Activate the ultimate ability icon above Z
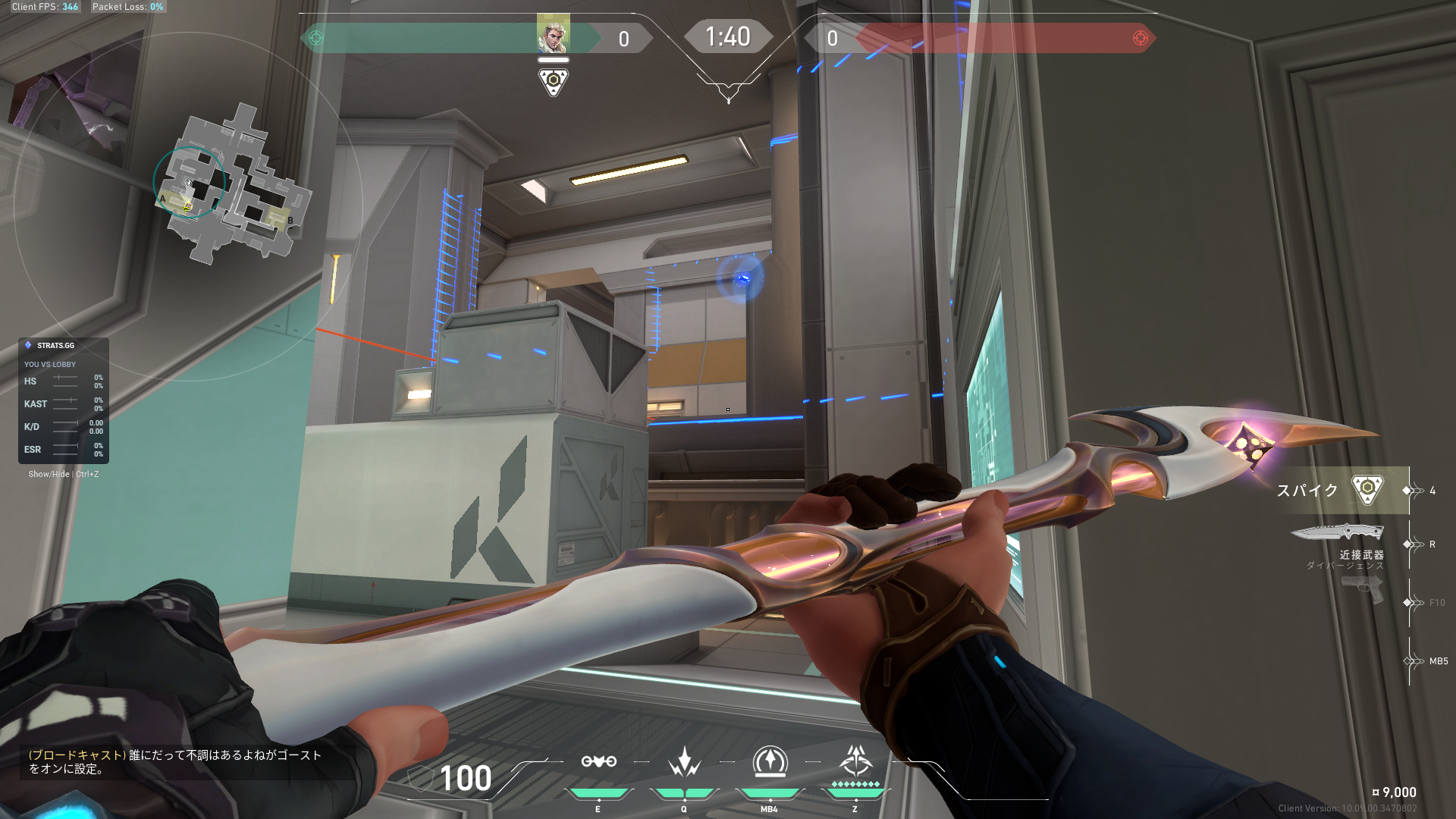The image size is (1456, 819). point(855,760)
